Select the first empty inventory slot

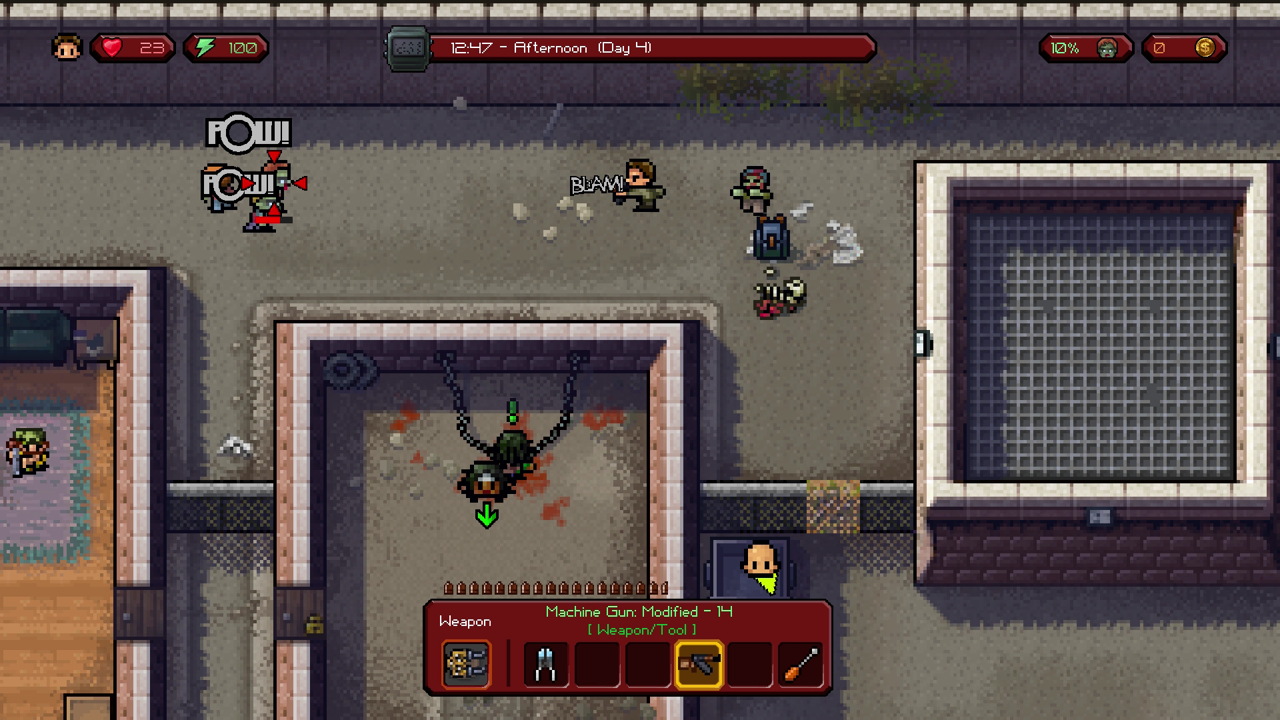coord(596,664)
